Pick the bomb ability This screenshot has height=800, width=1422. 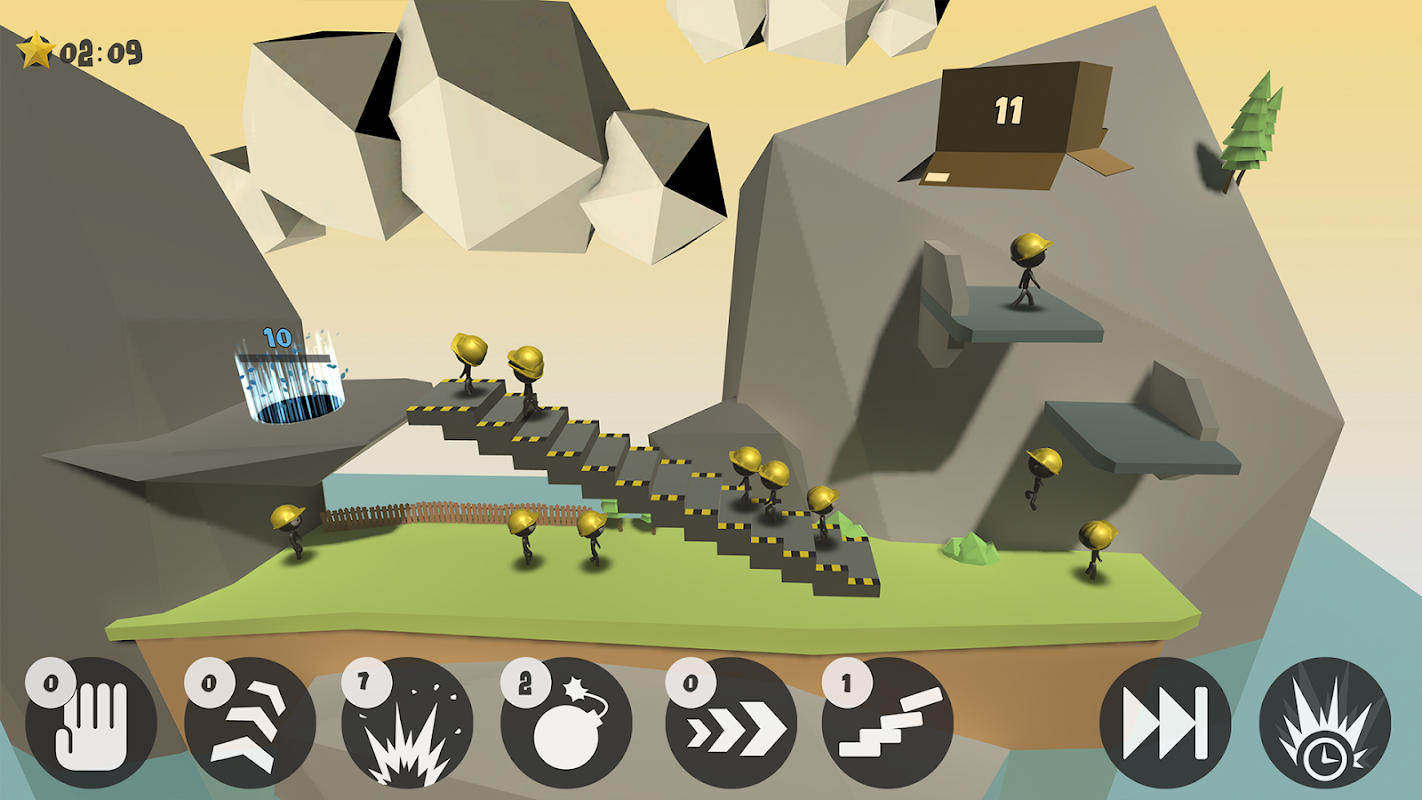(x=566, y=722)
